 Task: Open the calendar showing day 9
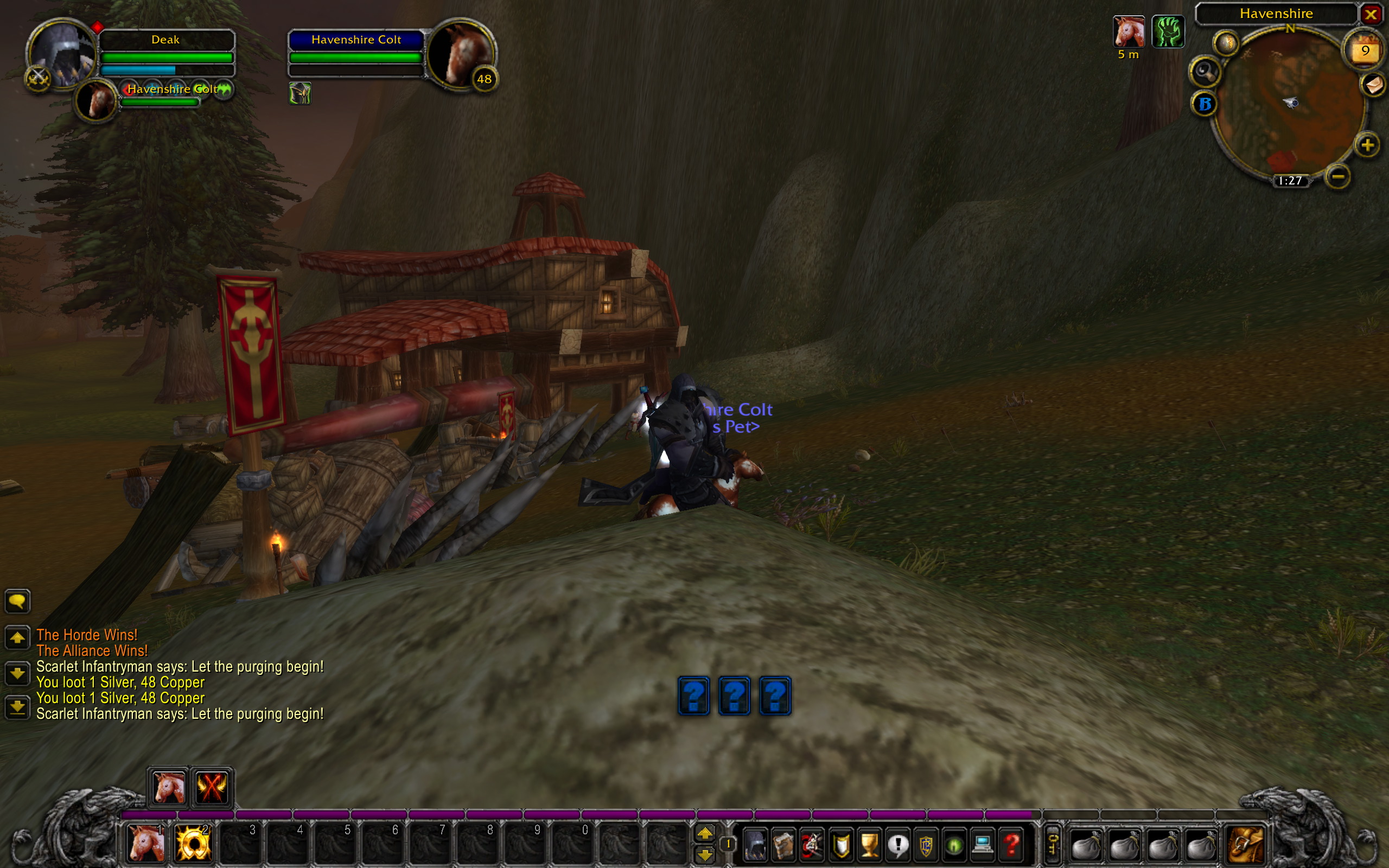tap(1365, 51)
